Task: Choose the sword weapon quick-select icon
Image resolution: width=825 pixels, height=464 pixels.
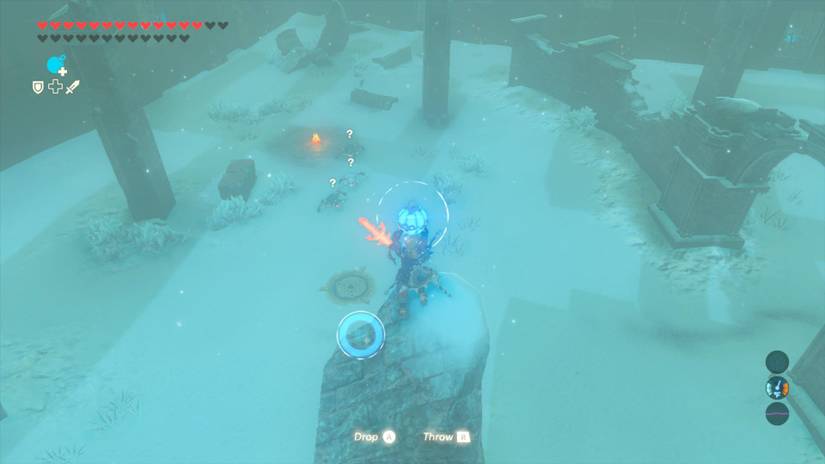Action: click(72, 88)
